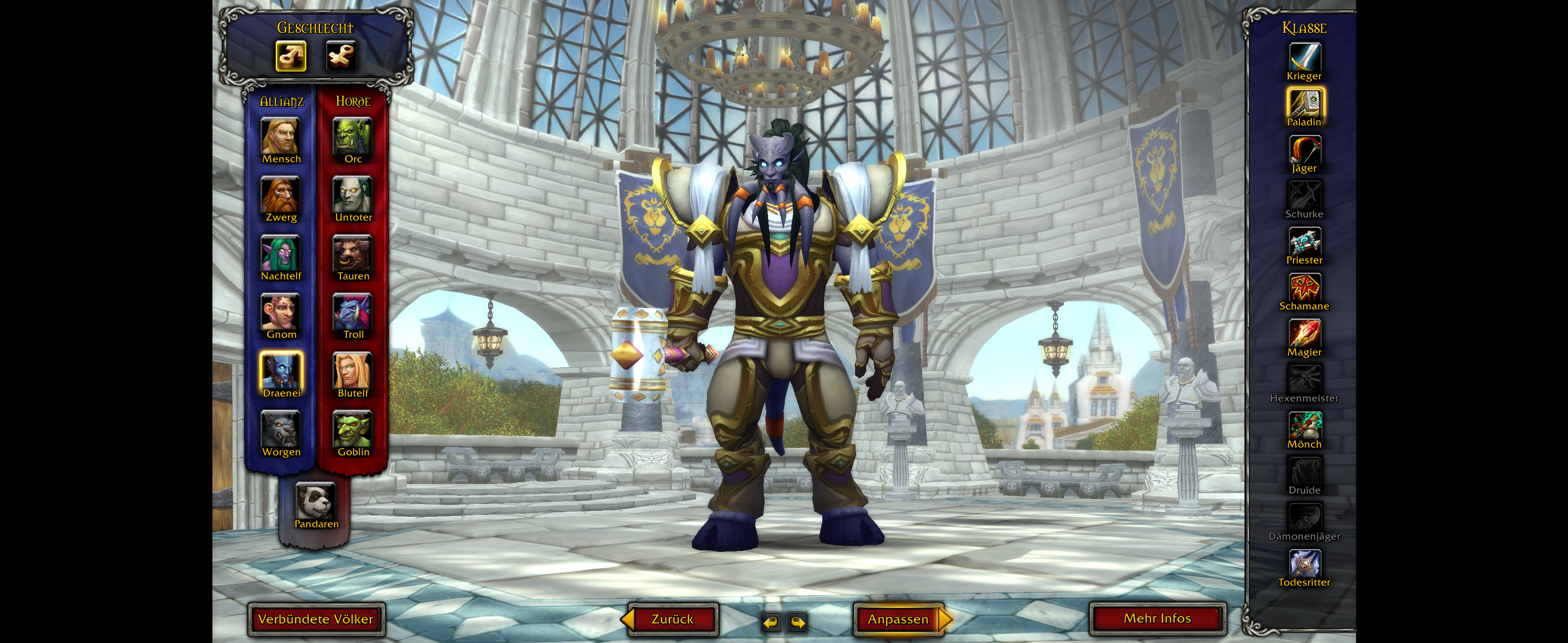Open Mehr Infos panel
Image resolution: width=1568 pixels, height=643 pixels.
click(1156, 619)
